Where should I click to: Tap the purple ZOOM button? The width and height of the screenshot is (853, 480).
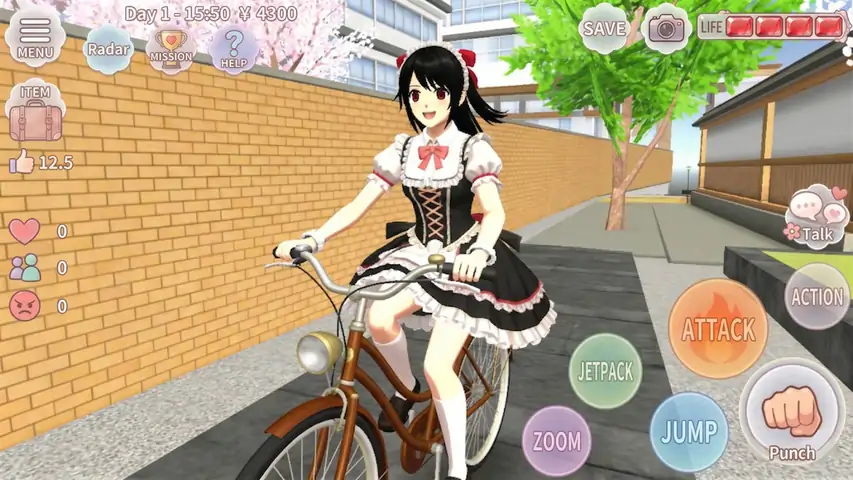[557, 441]
